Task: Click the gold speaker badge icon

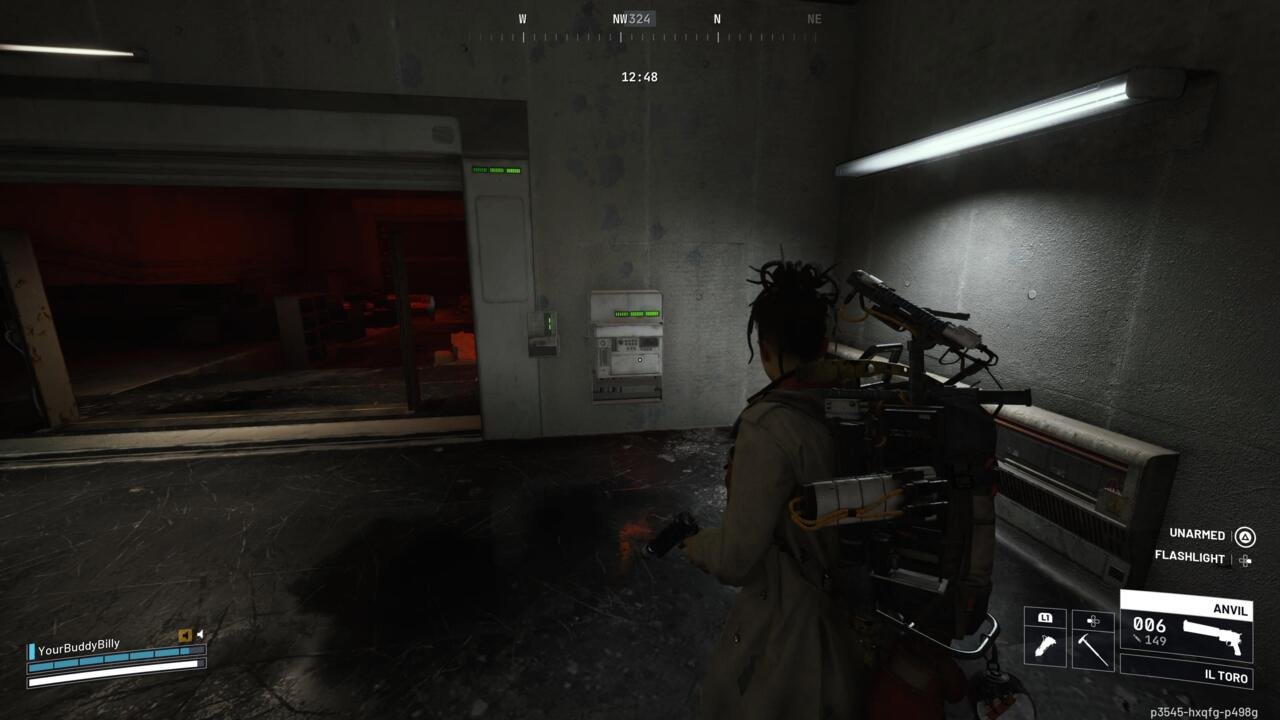Action: 185,635
